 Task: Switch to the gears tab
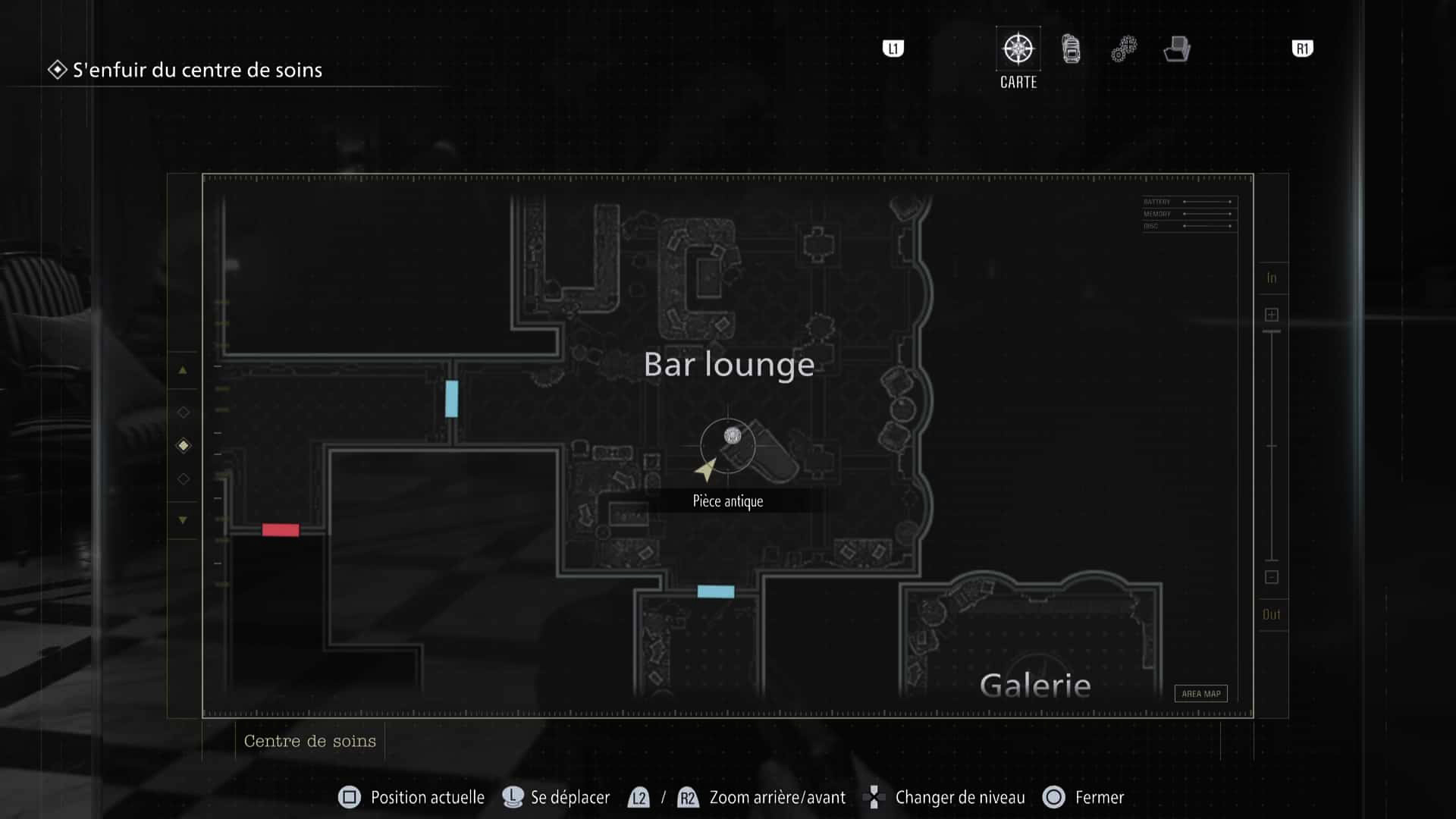tap(1124, 49)
